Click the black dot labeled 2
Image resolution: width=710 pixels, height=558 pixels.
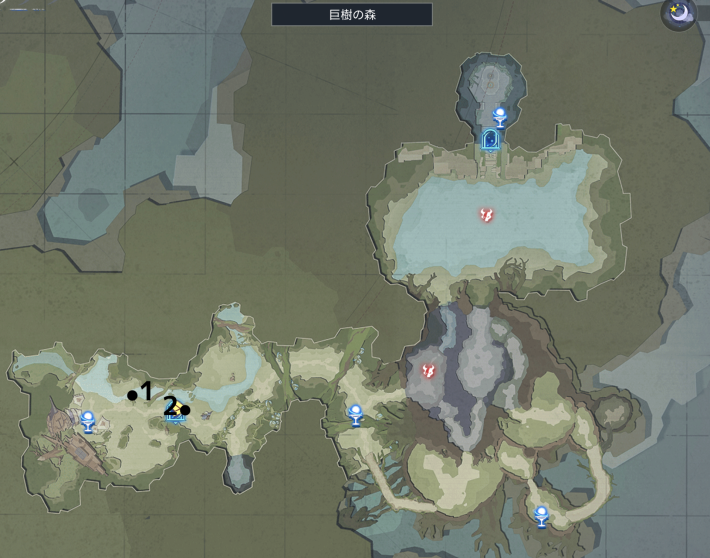(x=185, y=409)
